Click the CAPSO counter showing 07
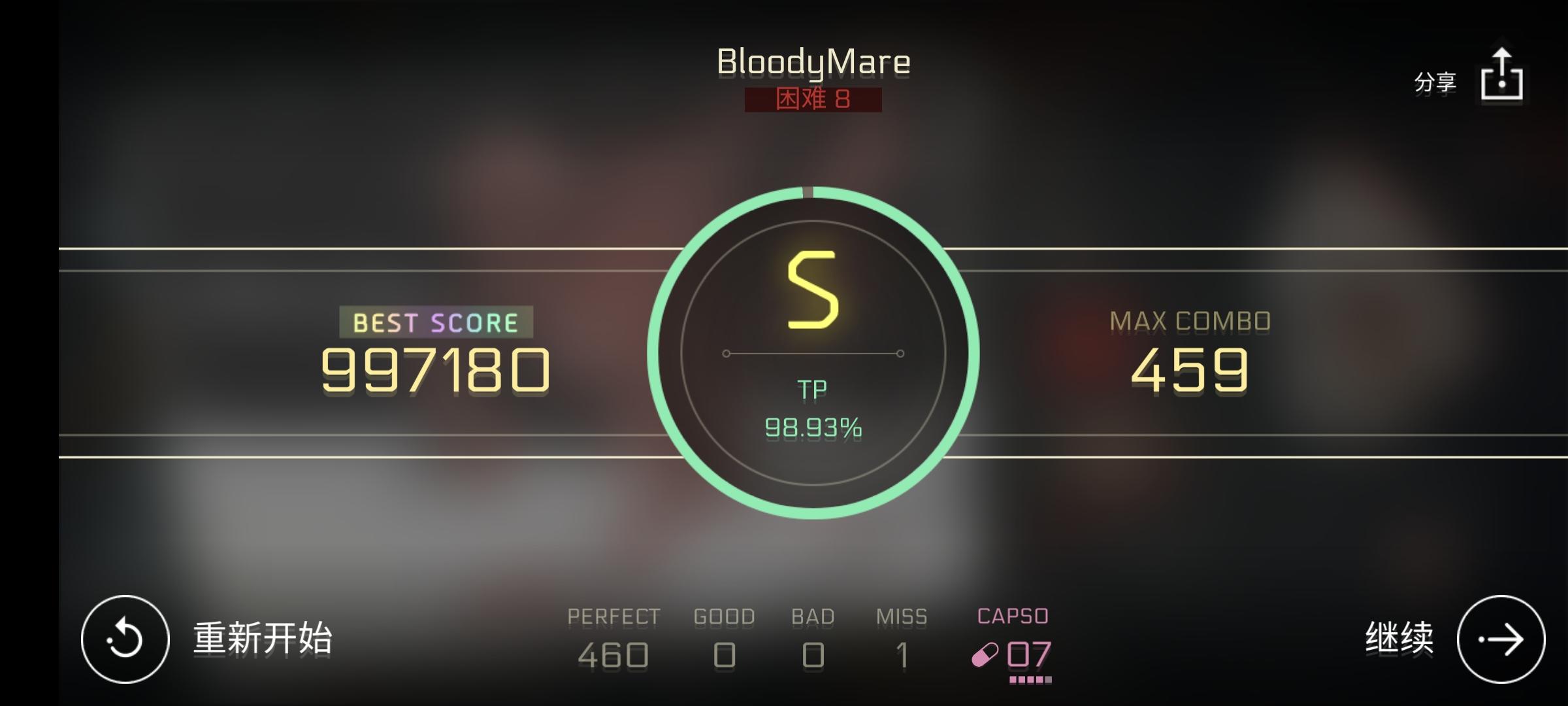This screenshot has width=1568, height=706. 1029,654
